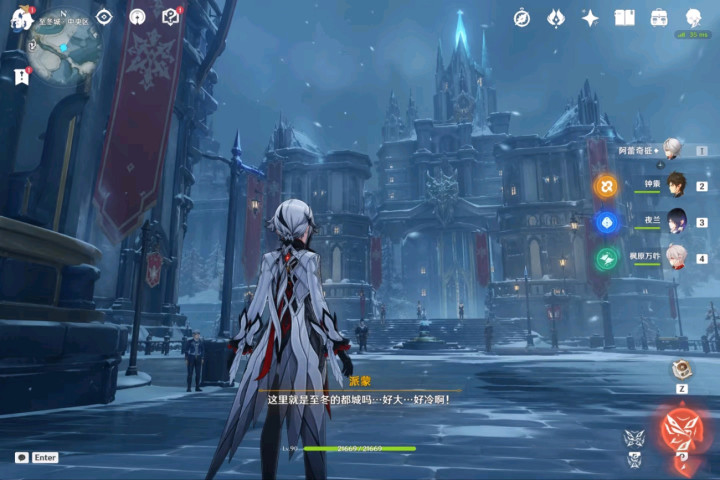Activate the red Elemental Burst
720x480 pixels.
tap(681, 430)
